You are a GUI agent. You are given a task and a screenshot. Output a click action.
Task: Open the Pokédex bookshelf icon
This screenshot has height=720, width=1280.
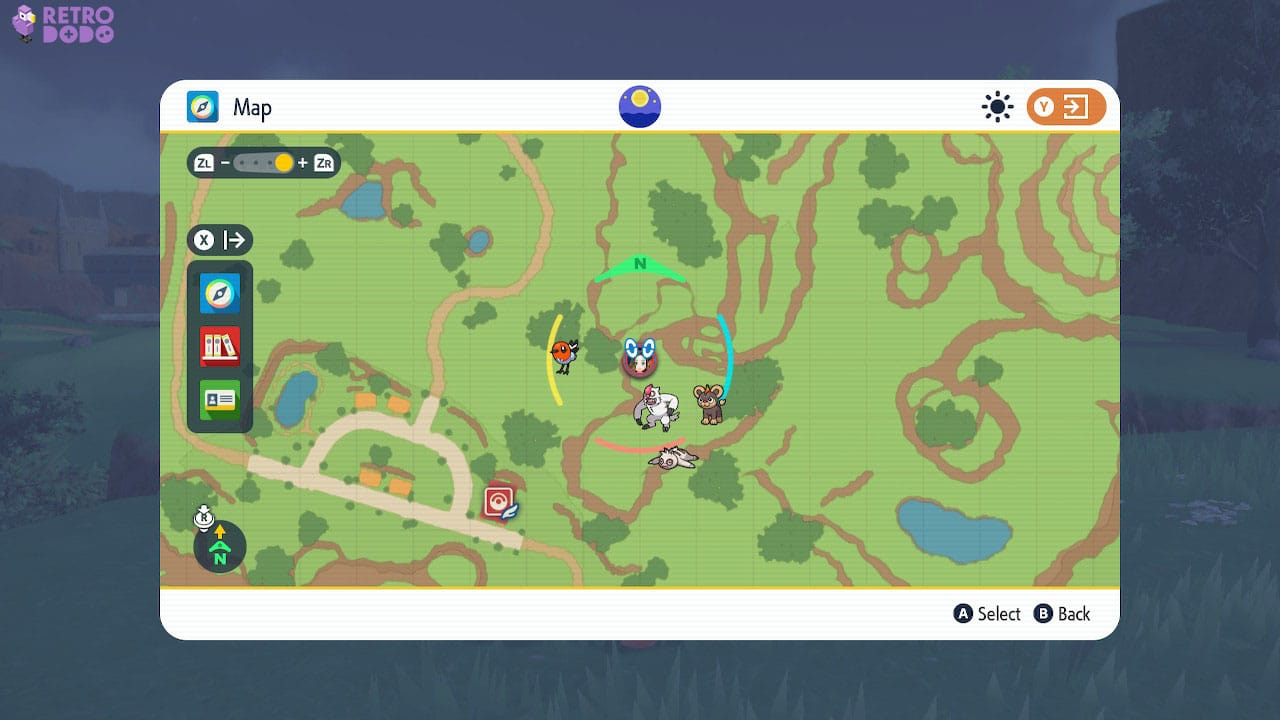[219, 347]
